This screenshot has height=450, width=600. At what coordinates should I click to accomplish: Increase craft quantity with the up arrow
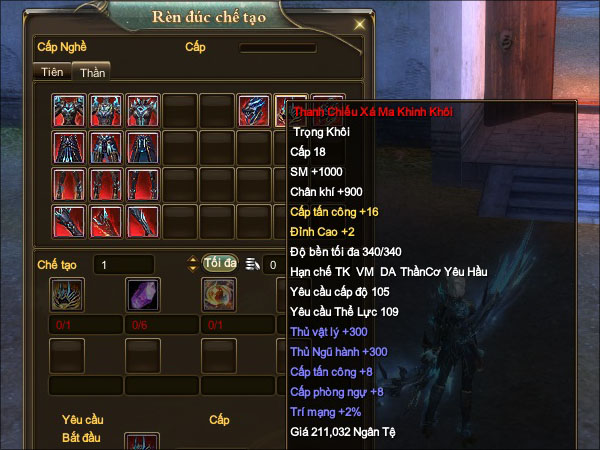pyautogui.click(x=193, y=259)
